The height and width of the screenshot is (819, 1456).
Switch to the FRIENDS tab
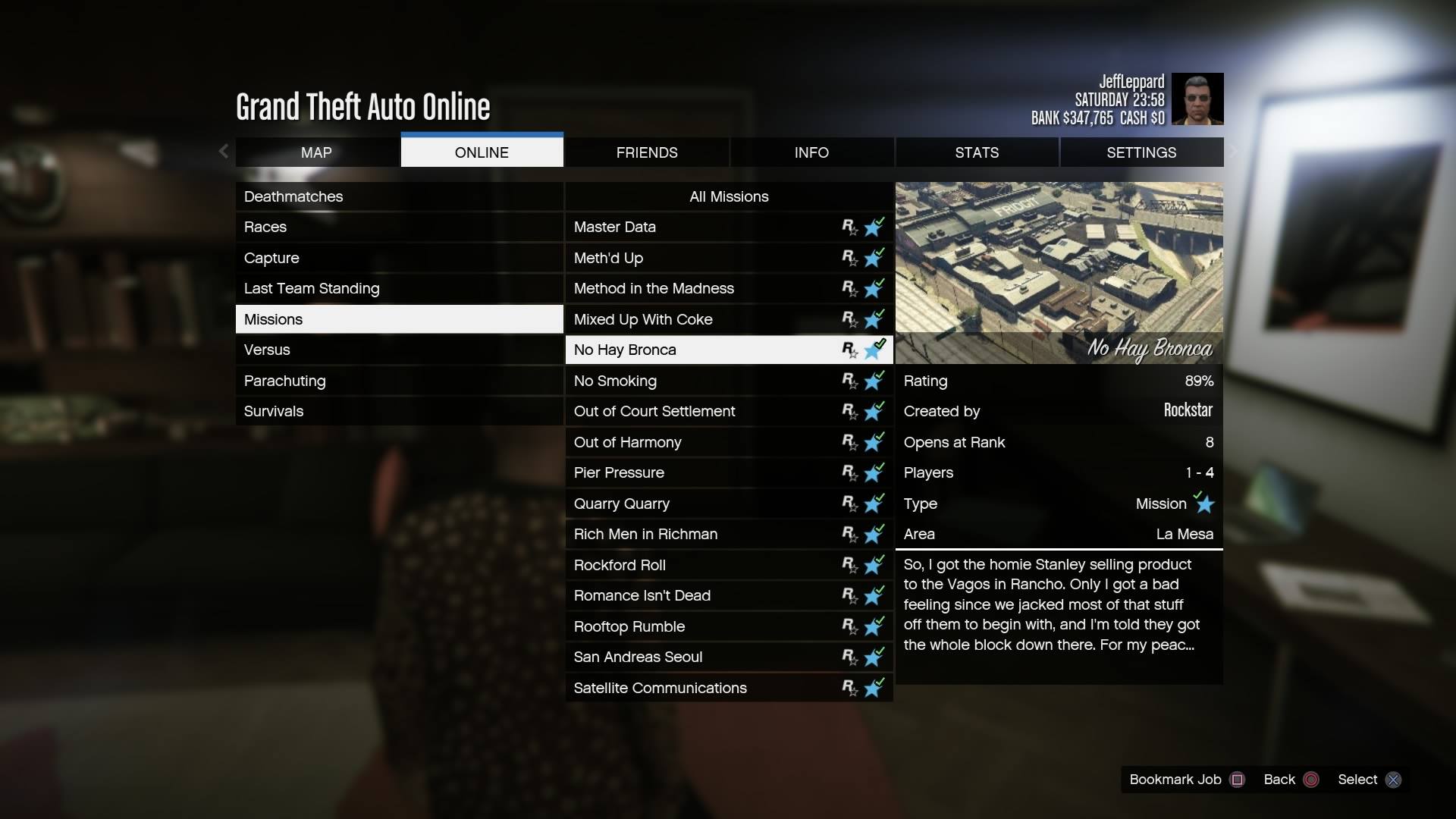pyautogui.click(x=646, y=152)
